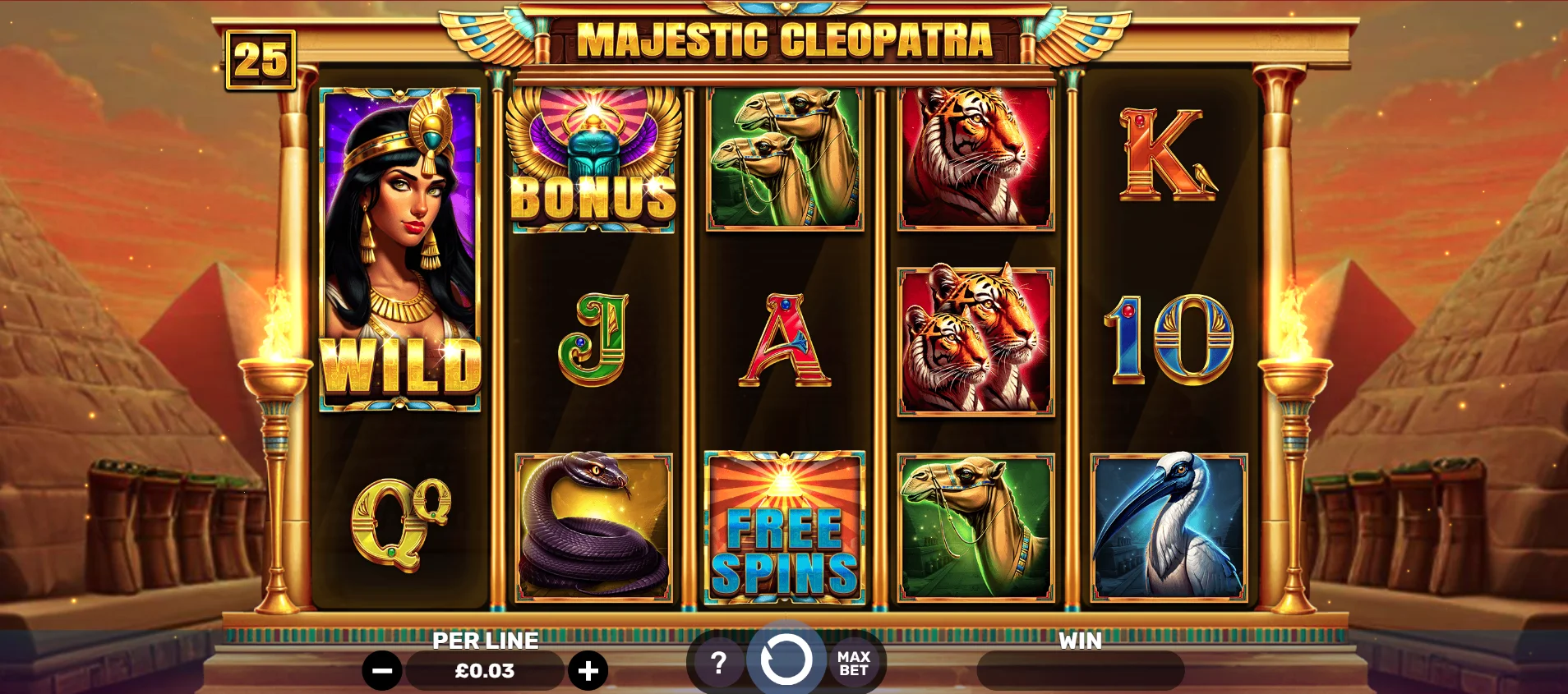Open the question mark help info
The image size is (1568, 694).
(718, 663)
